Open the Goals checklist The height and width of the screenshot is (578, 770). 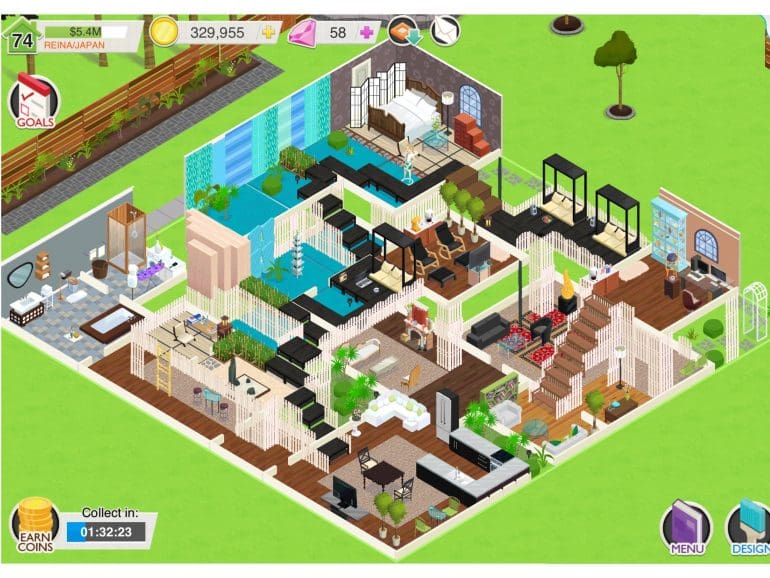click(33, 102)
